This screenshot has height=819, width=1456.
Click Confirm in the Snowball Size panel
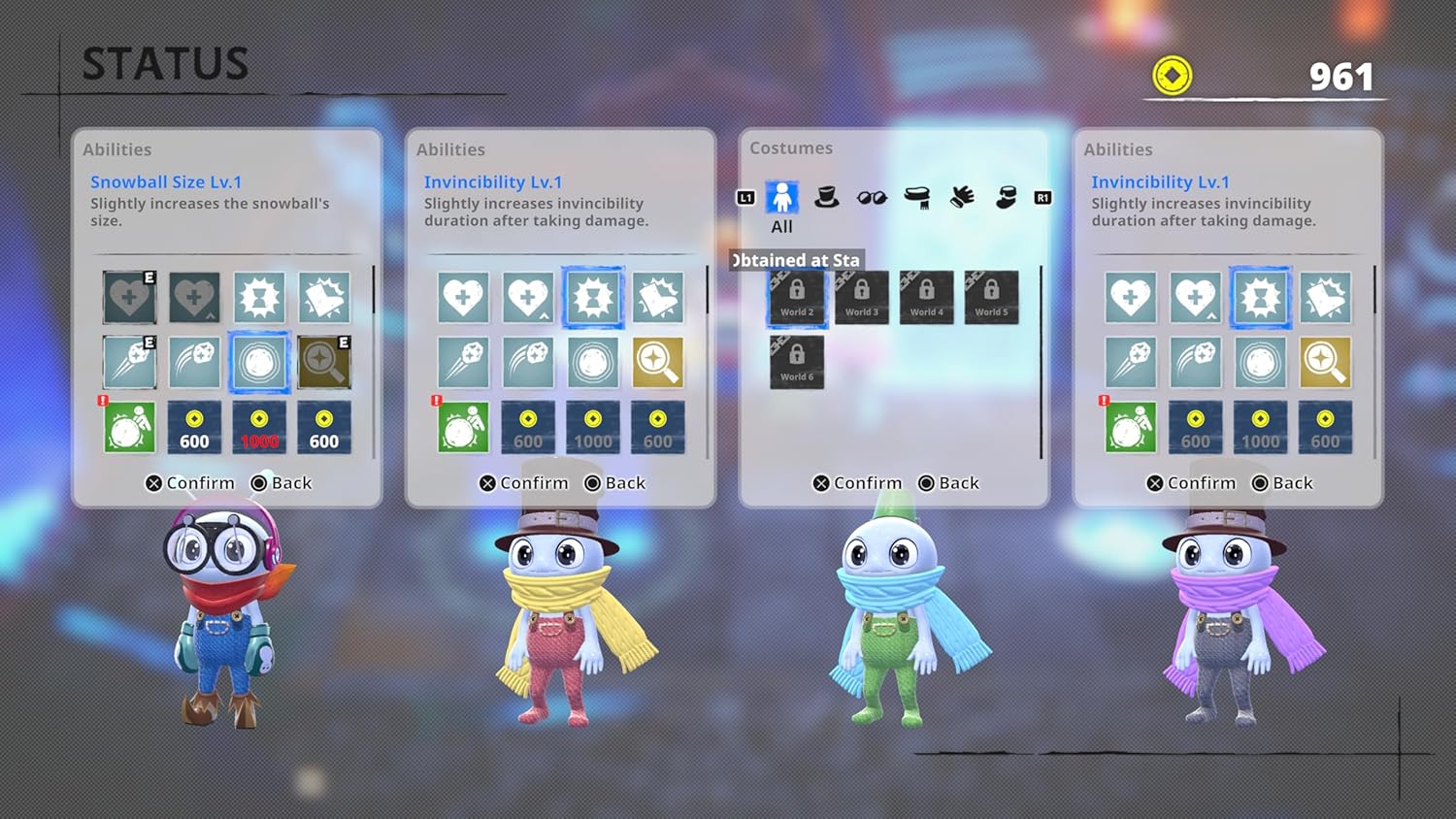click(x=192, y=482)
